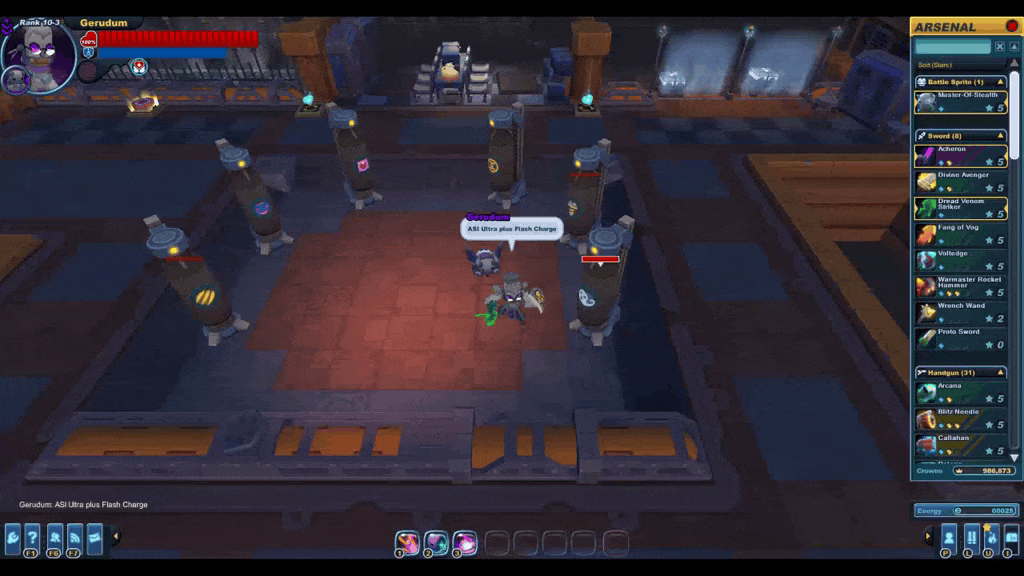
Task: Select the Acheron sword
Action: coord(960,155)
